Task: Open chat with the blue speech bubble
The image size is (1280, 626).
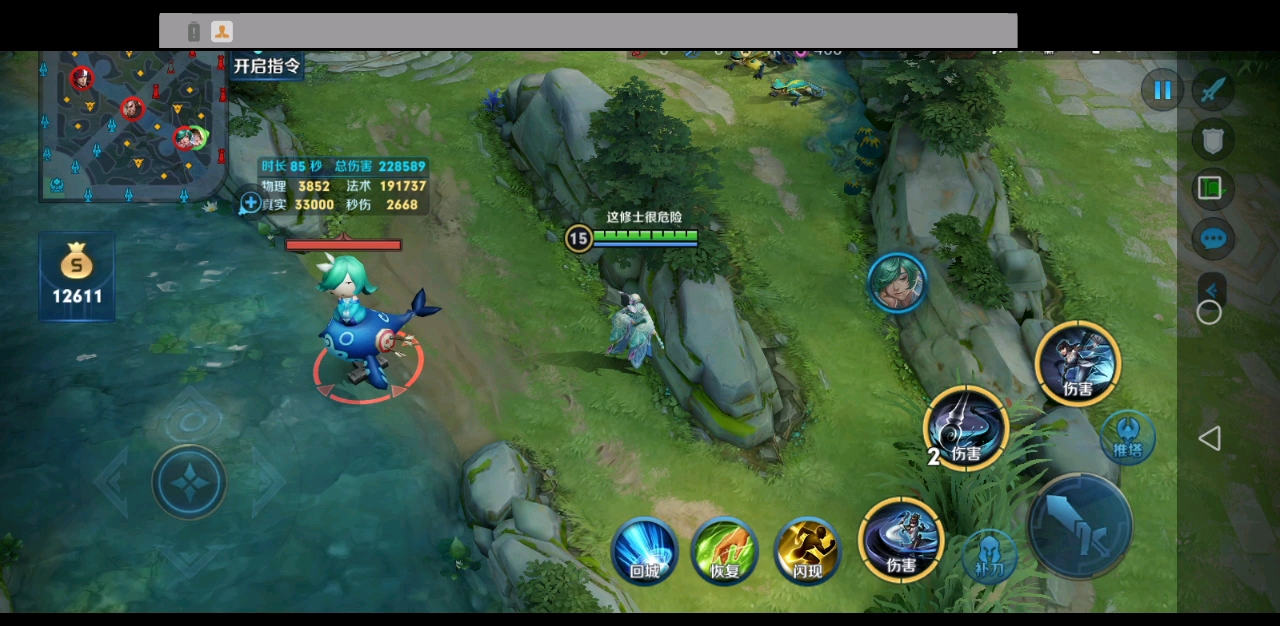Action: [x=1213, y=239]
